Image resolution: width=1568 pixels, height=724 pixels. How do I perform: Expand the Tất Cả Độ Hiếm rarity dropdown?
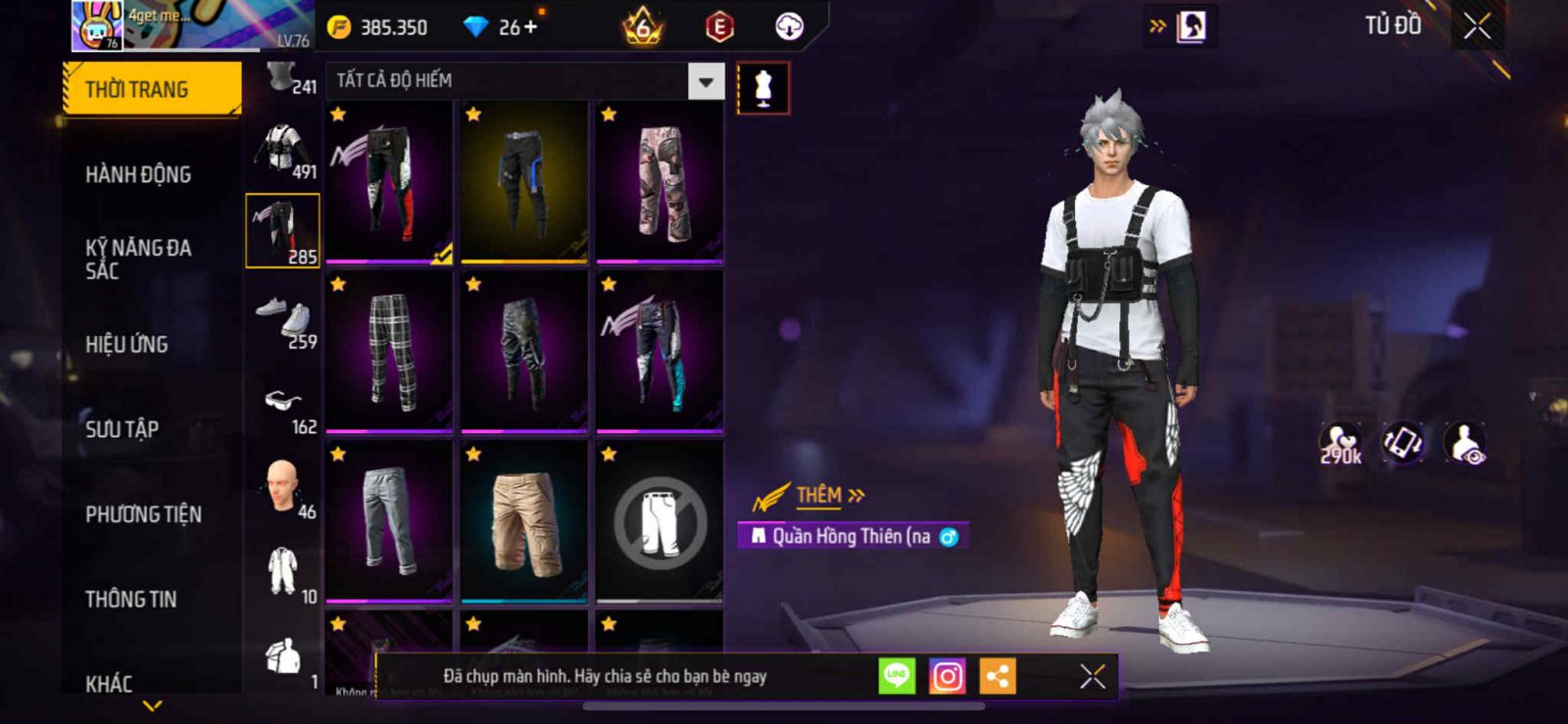(706, 81)
